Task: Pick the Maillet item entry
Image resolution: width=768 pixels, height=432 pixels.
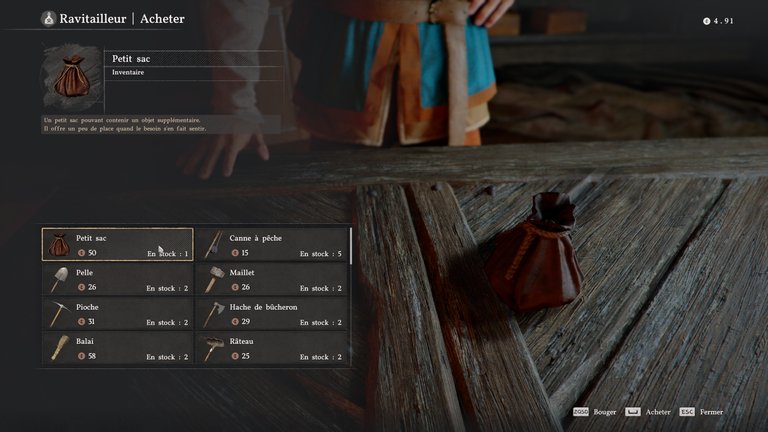Action: [x=272, y=279]
